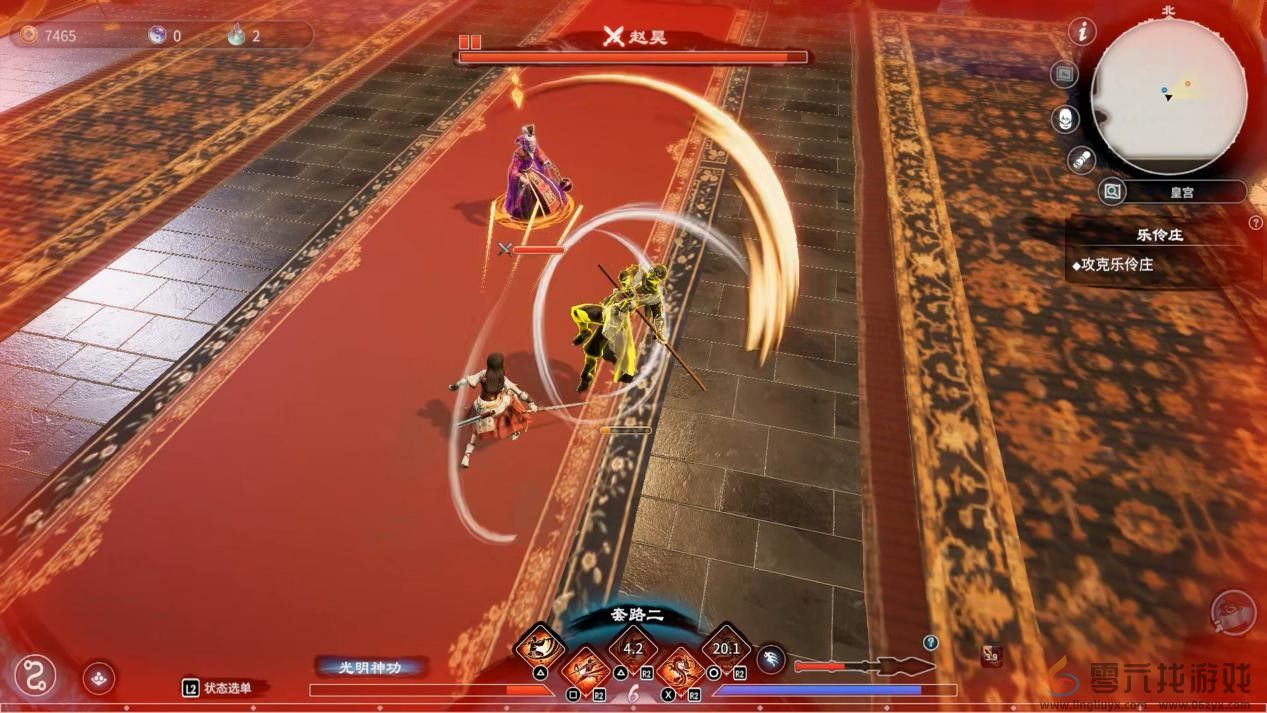The width and height of the screenshot is (1267, 713).
Task: Click the 套路二 skill set label
Action: point(638,615)
